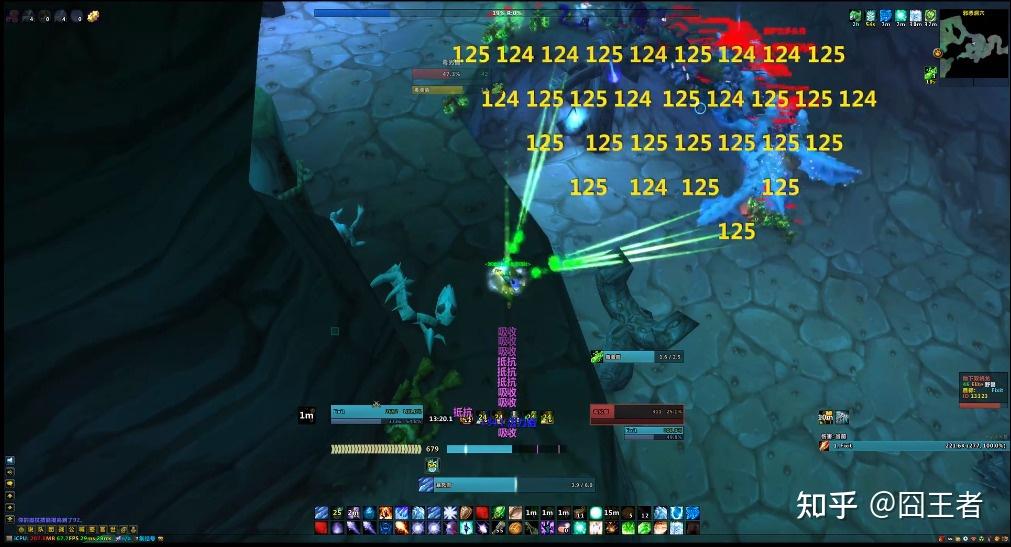Use the glowing teal orb ability in top row
The image size is (1011, 547).
click(x=596, y=512)
